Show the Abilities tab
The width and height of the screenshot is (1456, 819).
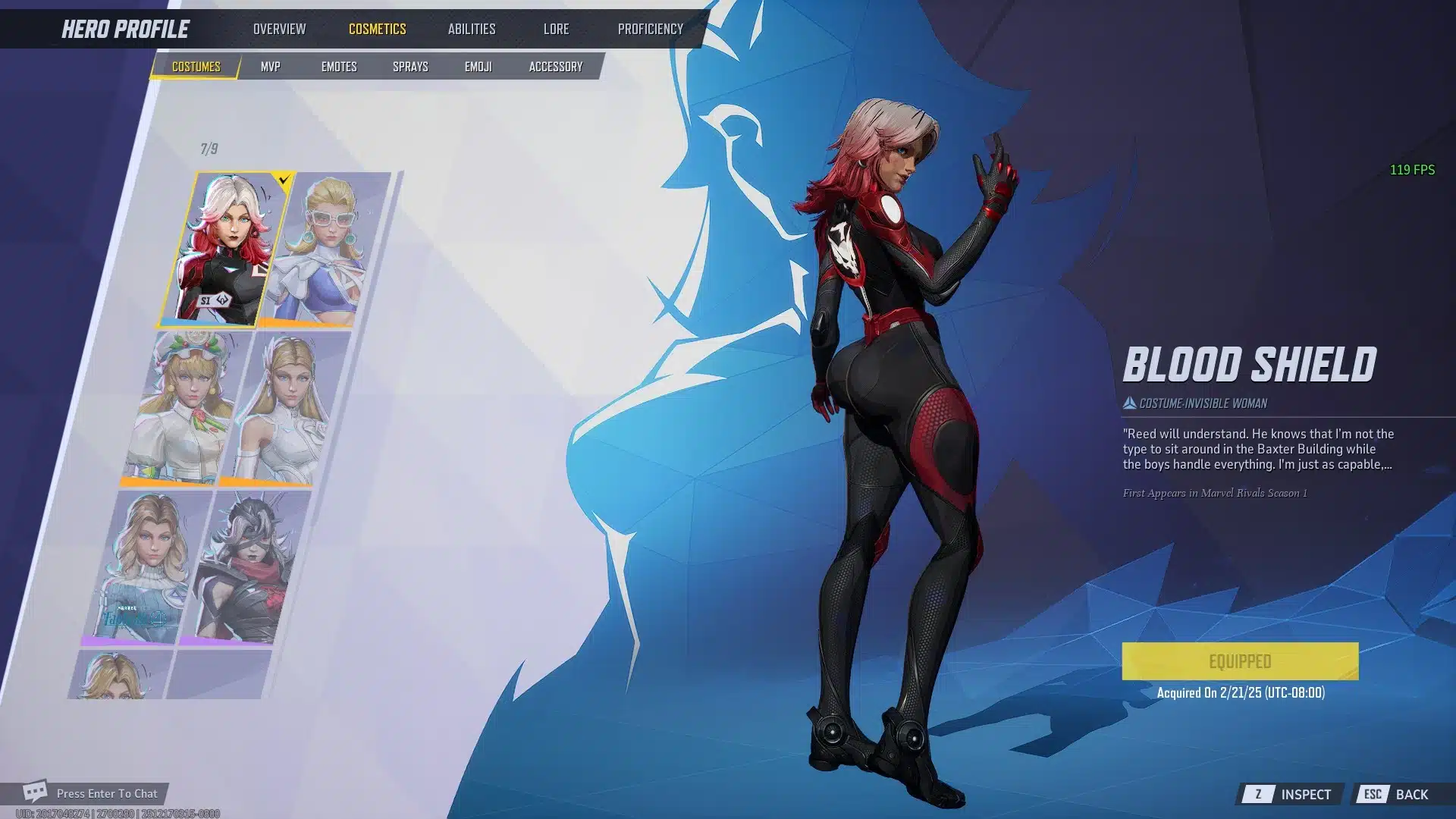coord(471,29)
